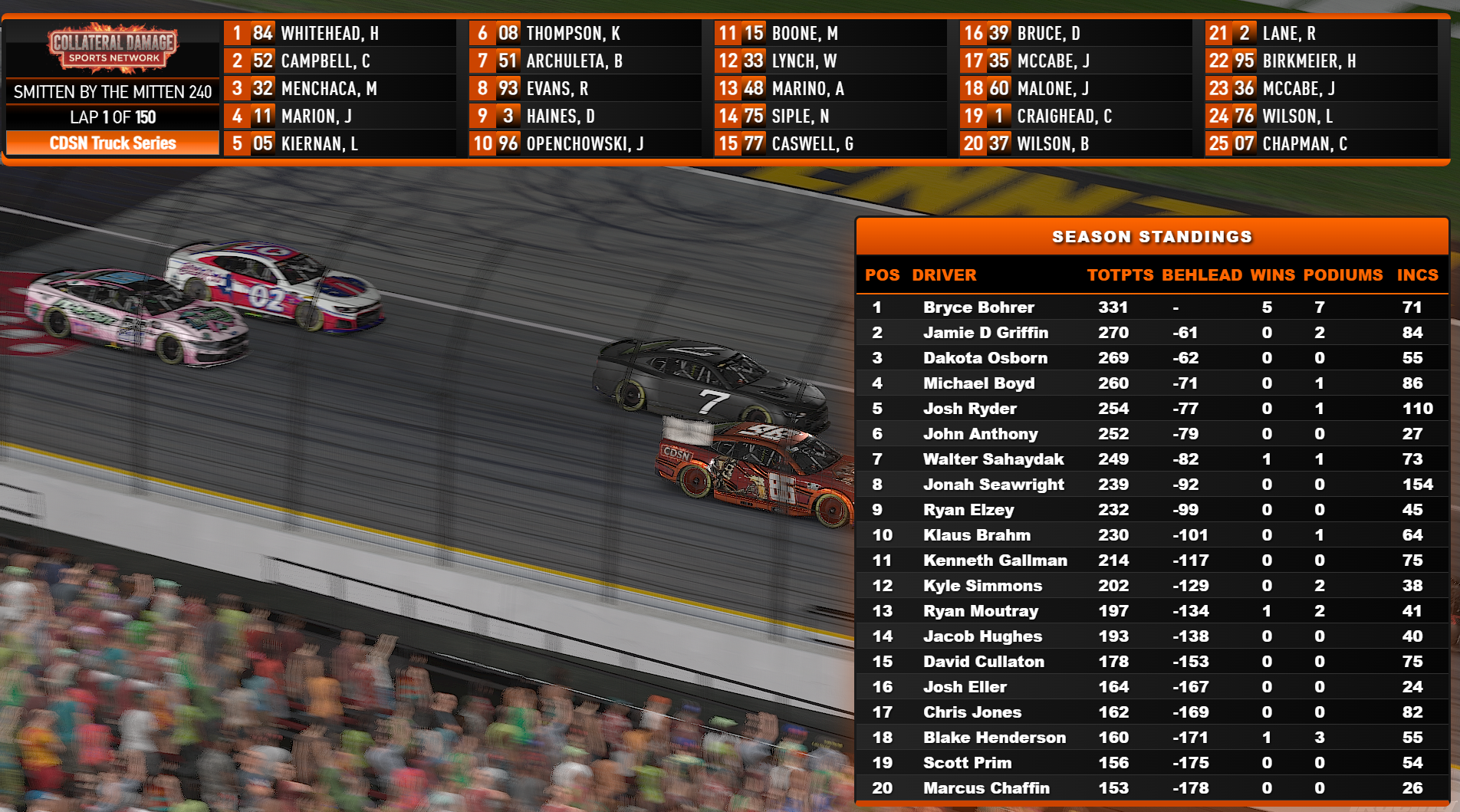Toggle the CDSN Truck Series banner
The image size is (1460, 812).
click(x=112, y=143)
